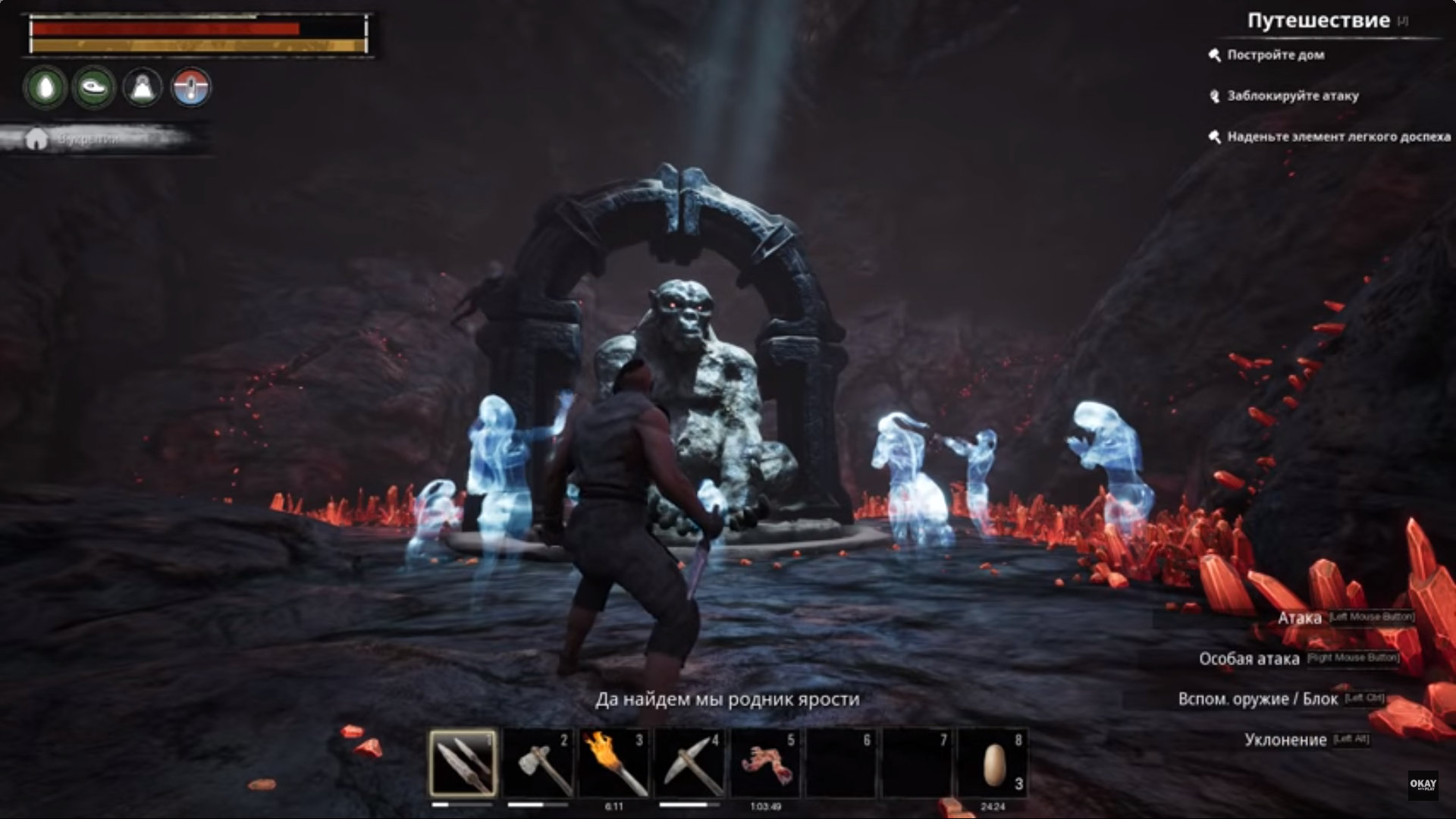Image resolution: width=1456 pixels, height=819 pixels.
Task: Select the javelin hotbar slot
Action: click(463, 763)
